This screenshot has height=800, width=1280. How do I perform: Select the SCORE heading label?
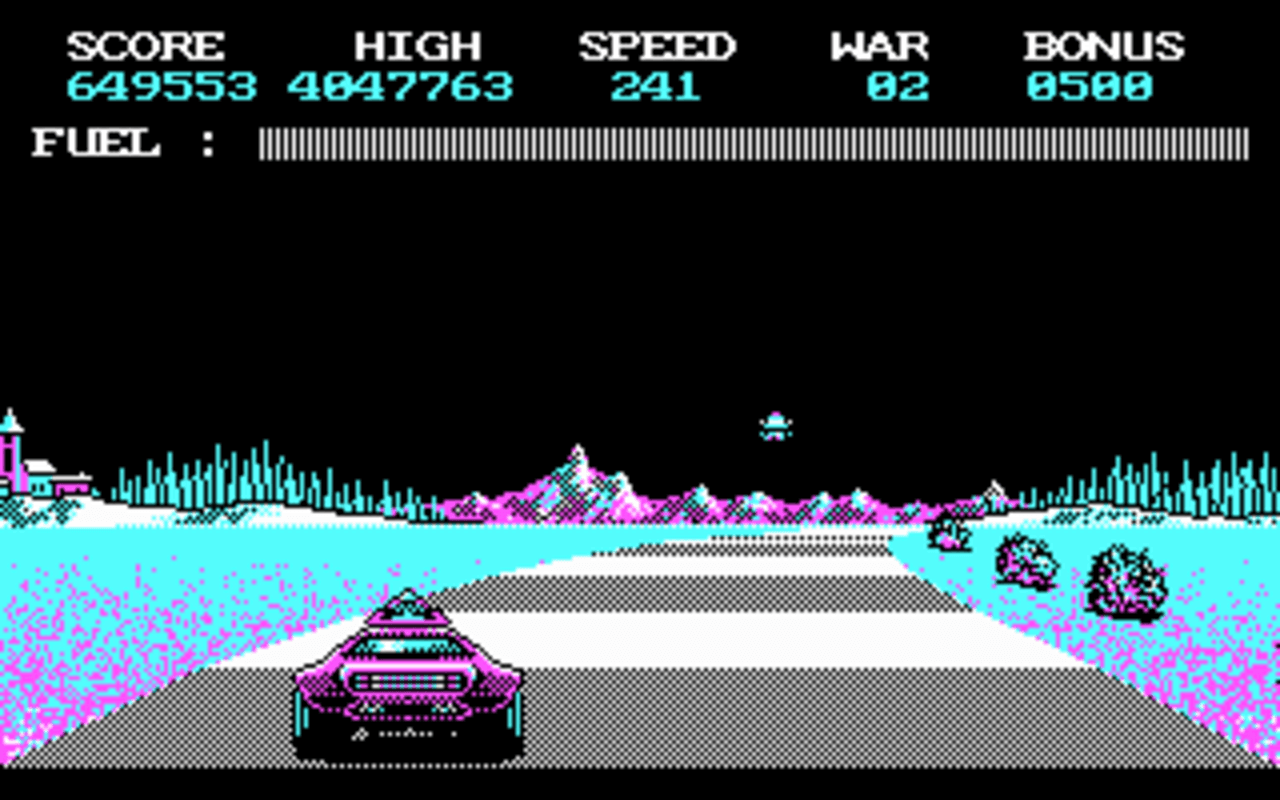click(148, 45)
